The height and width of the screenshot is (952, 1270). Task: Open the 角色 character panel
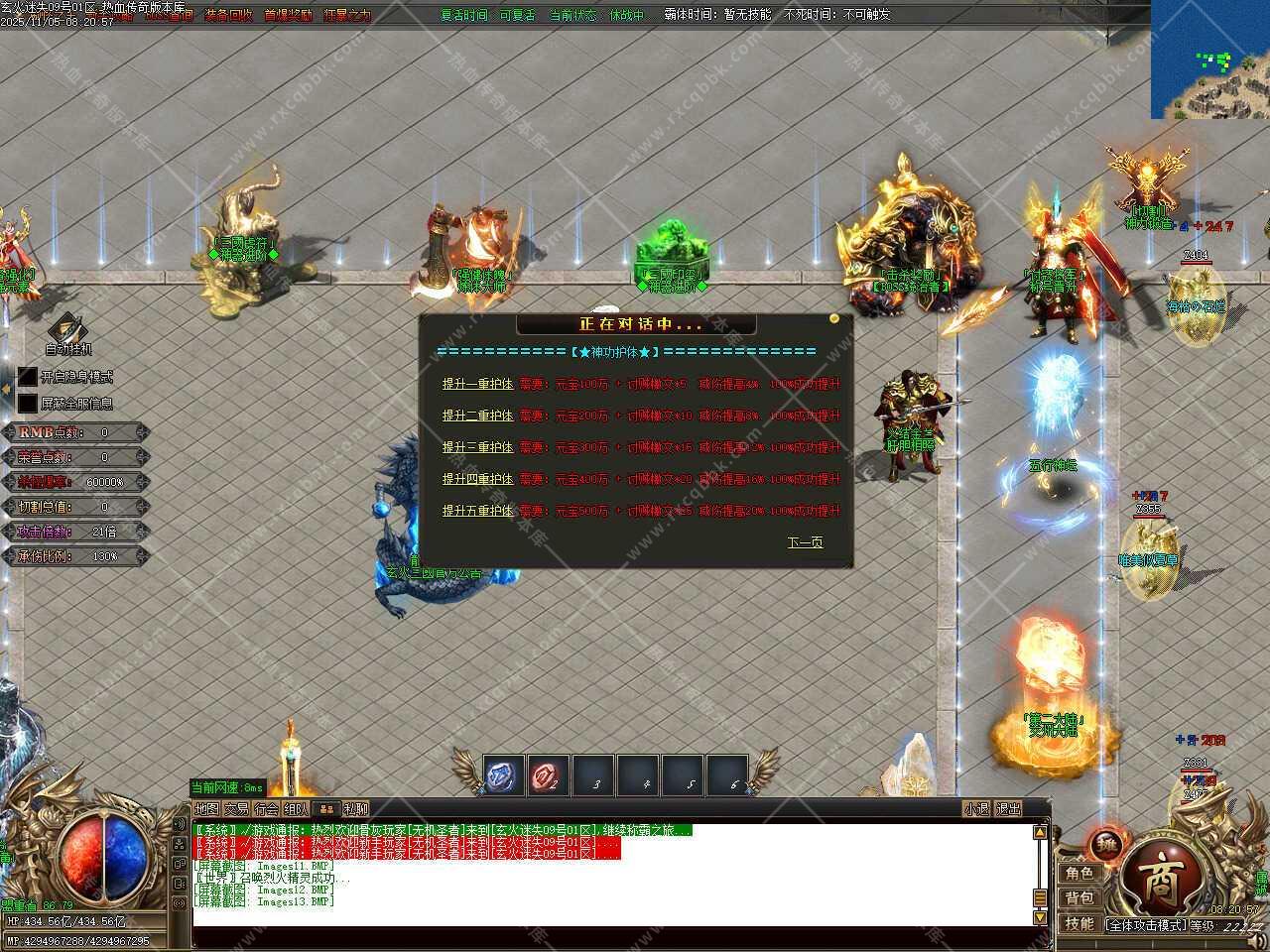(x=1079, y=873)
